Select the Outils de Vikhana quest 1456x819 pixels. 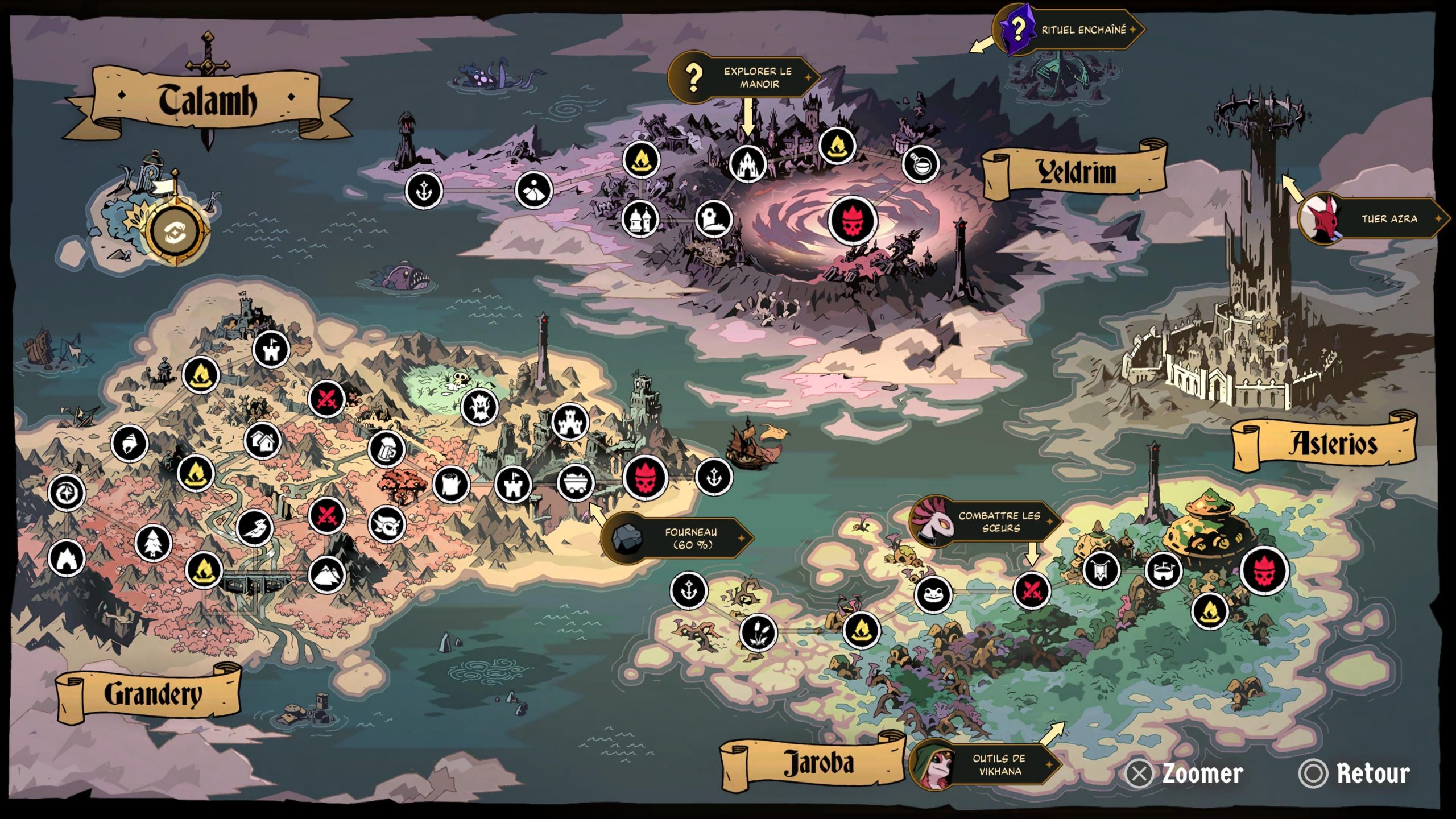click(987, 764)
